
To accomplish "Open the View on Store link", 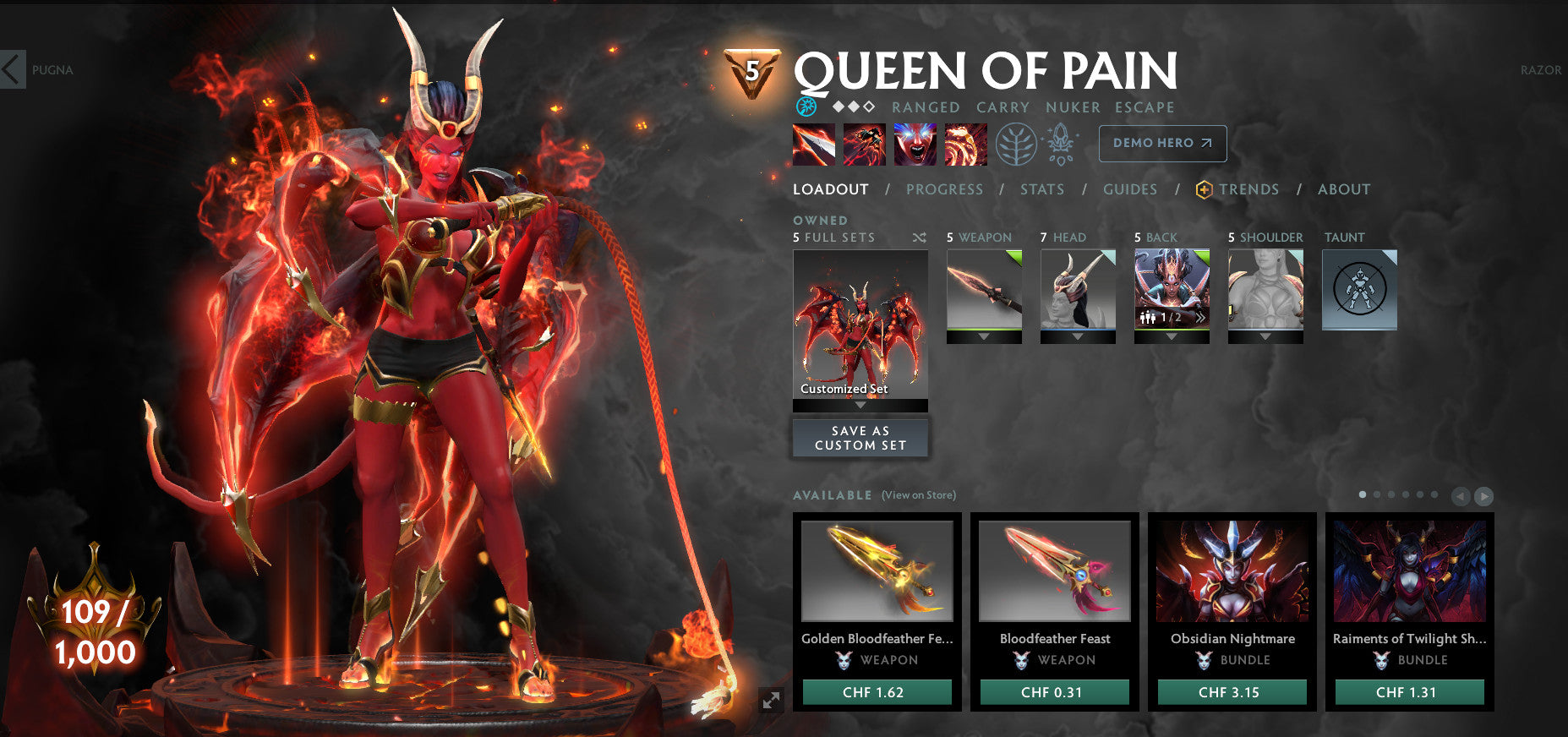I will coord(918,494).
